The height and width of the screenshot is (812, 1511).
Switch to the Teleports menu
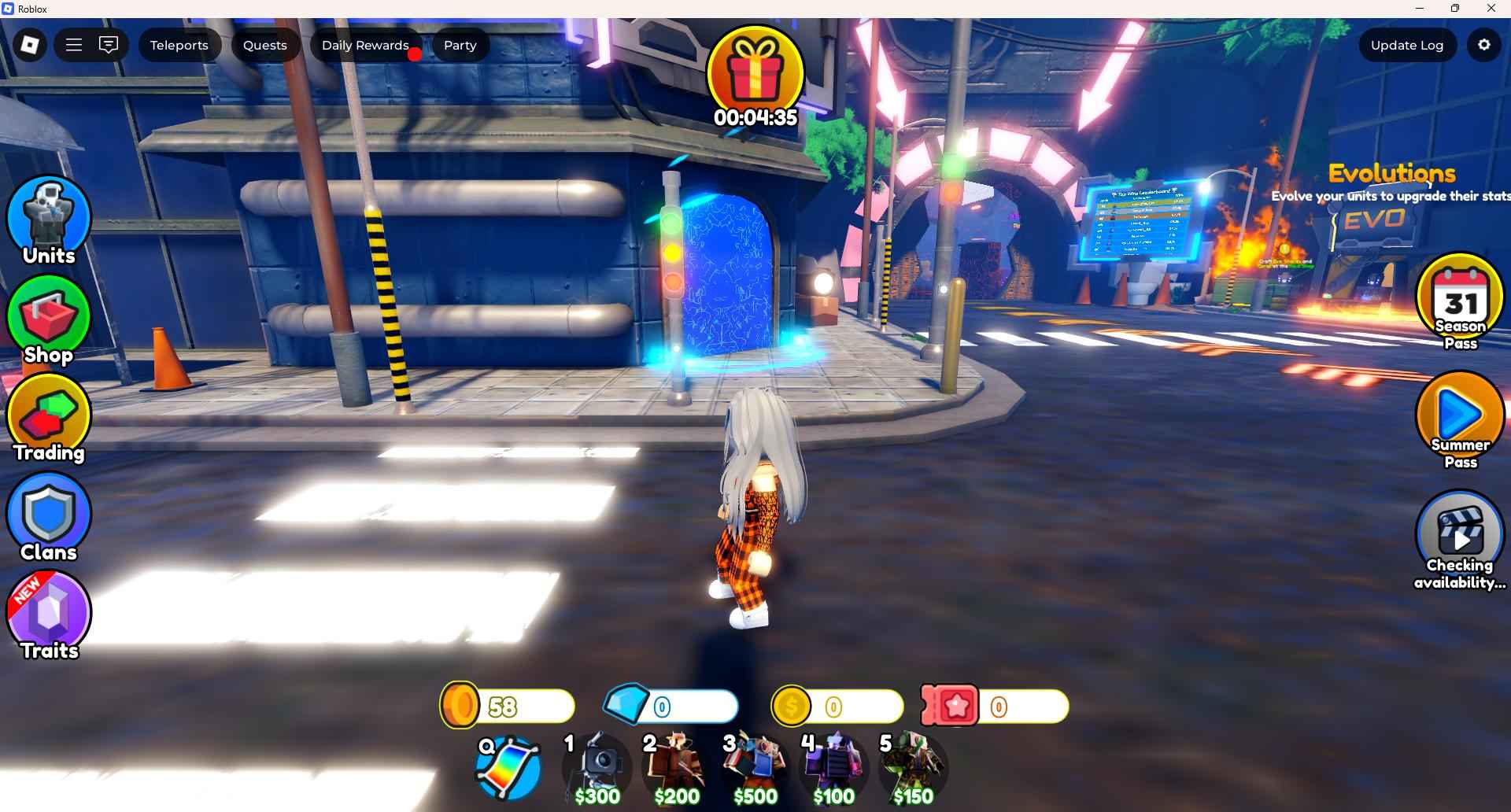pyautogui.click(x=179, y=45)
